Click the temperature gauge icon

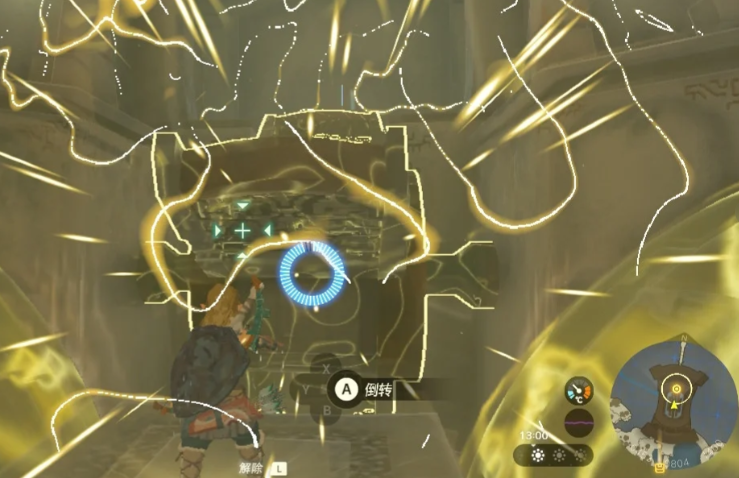pyautogui.click(x=579, y=390)
